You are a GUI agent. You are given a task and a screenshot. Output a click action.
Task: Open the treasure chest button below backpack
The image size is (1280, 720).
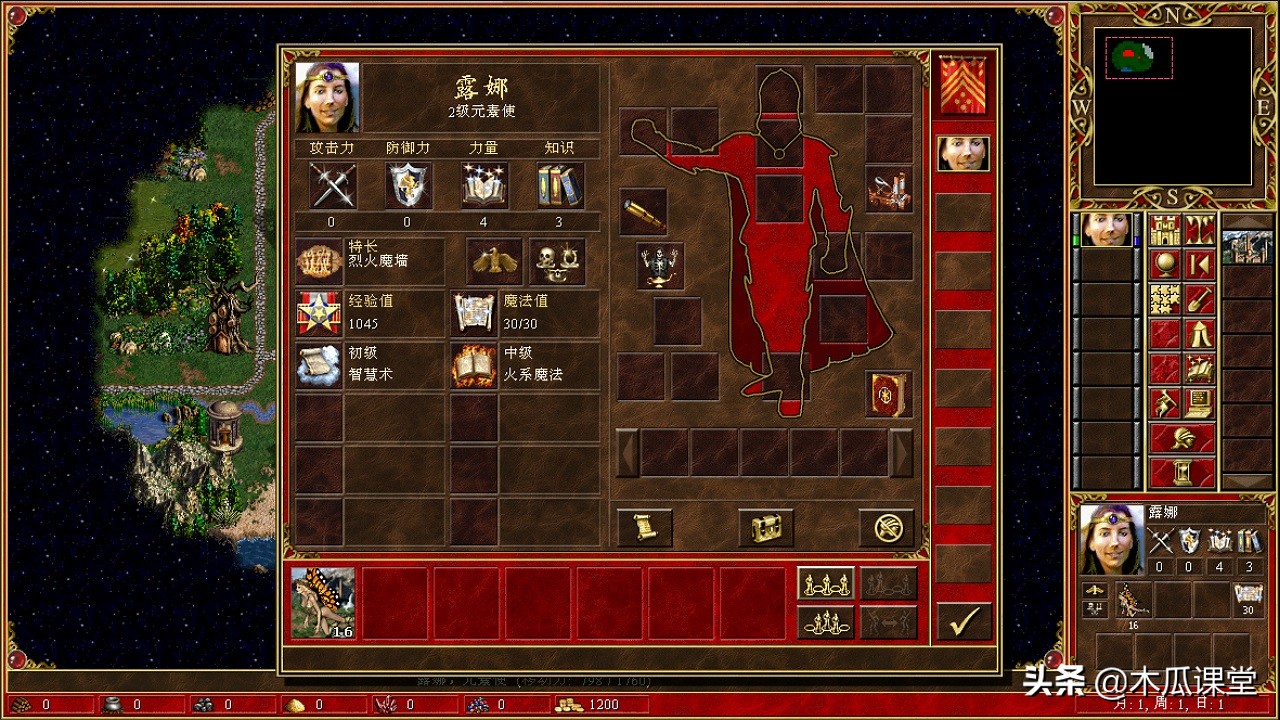pos(766,527)
